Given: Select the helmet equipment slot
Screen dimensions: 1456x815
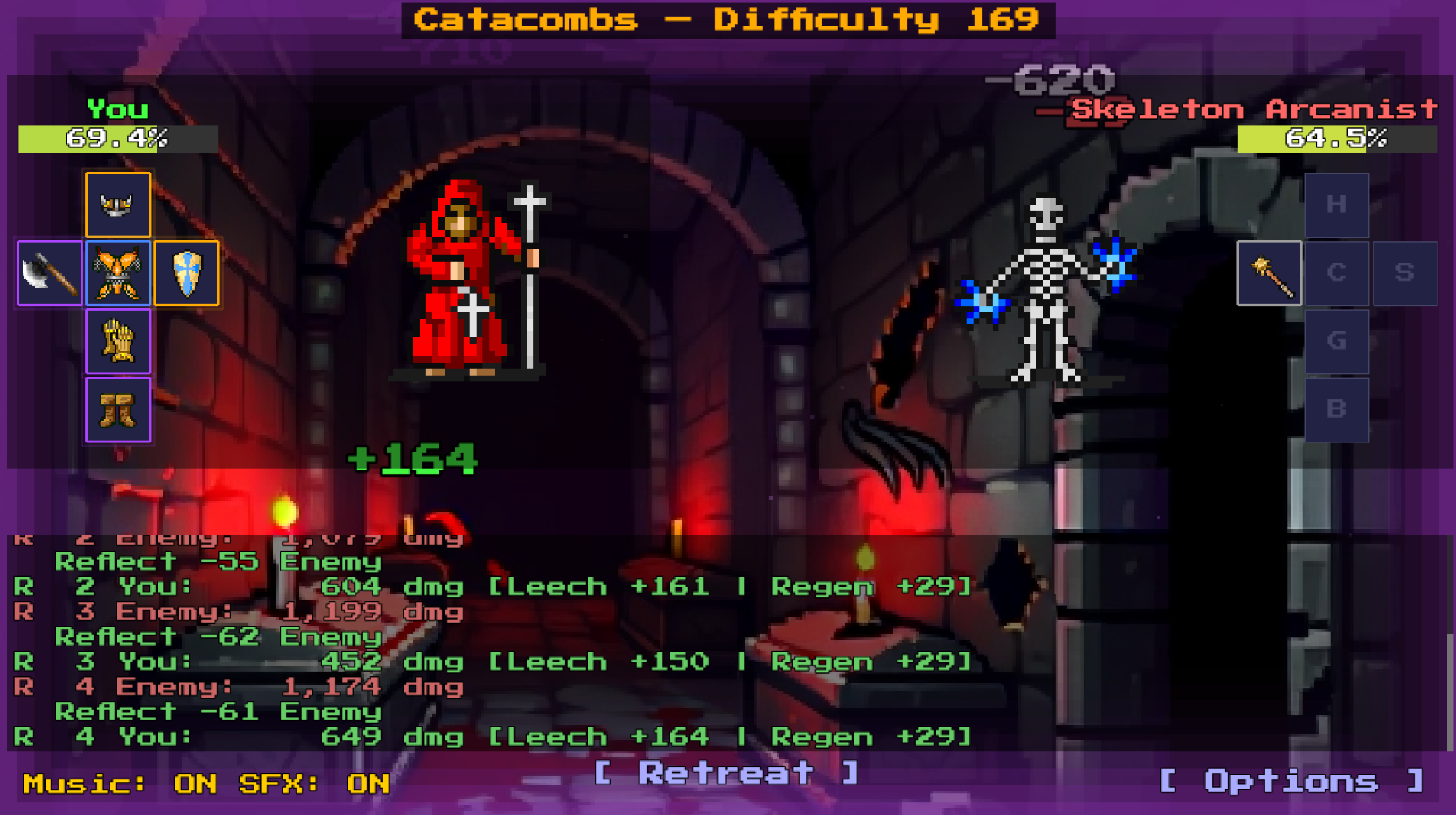Looking at the screenshot, I should point(118,204).
